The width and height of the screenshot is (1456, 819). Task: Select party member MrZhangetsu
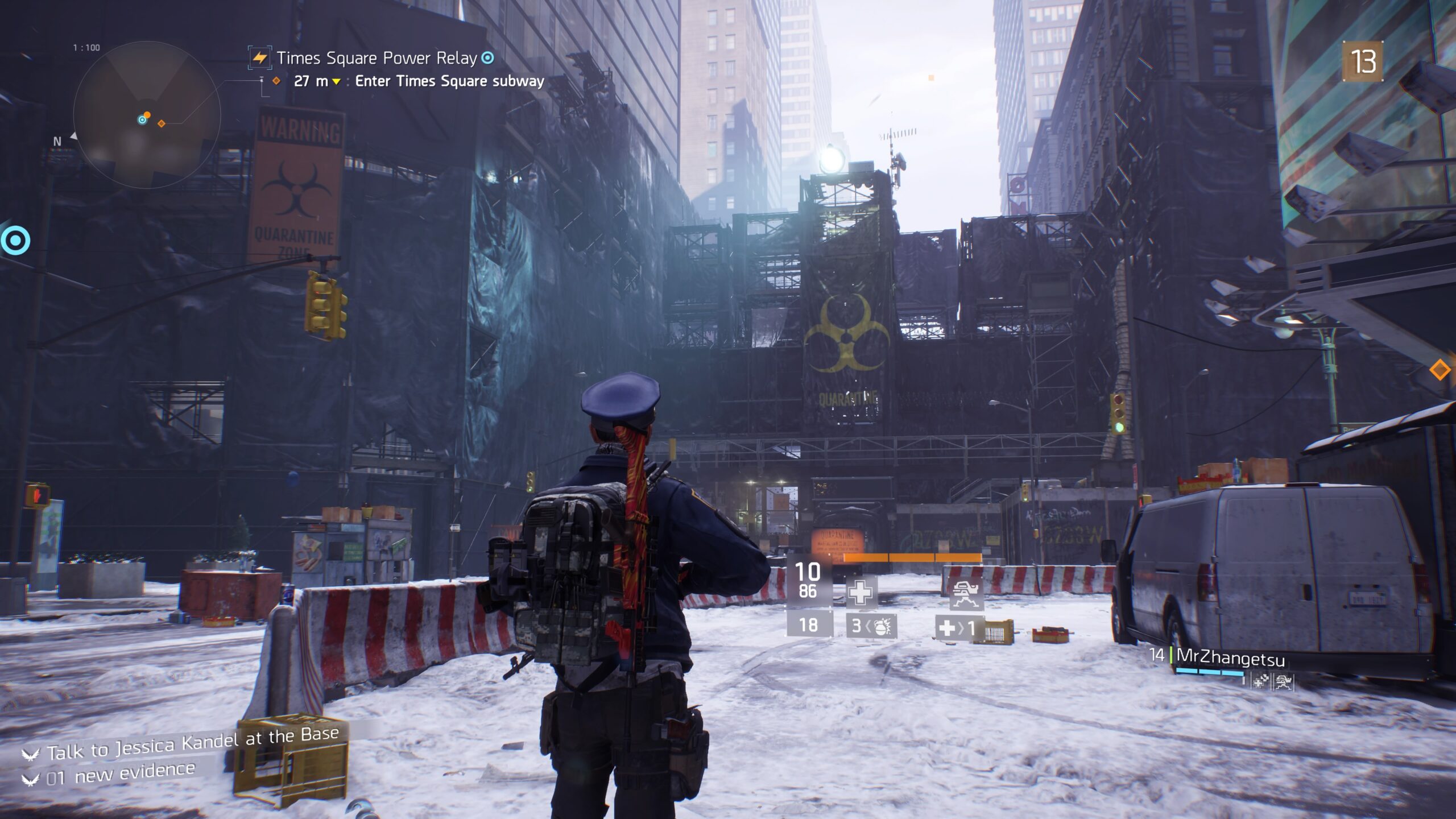click(x=1230, y=657)
